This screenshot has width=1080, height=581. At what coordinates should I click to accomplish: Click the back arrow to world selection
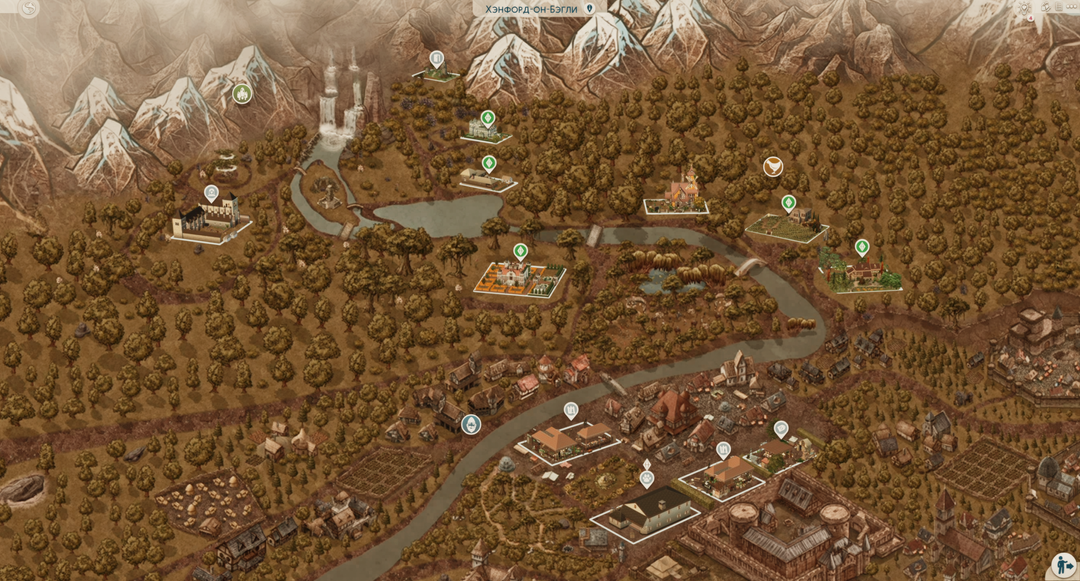coord(29,9)
